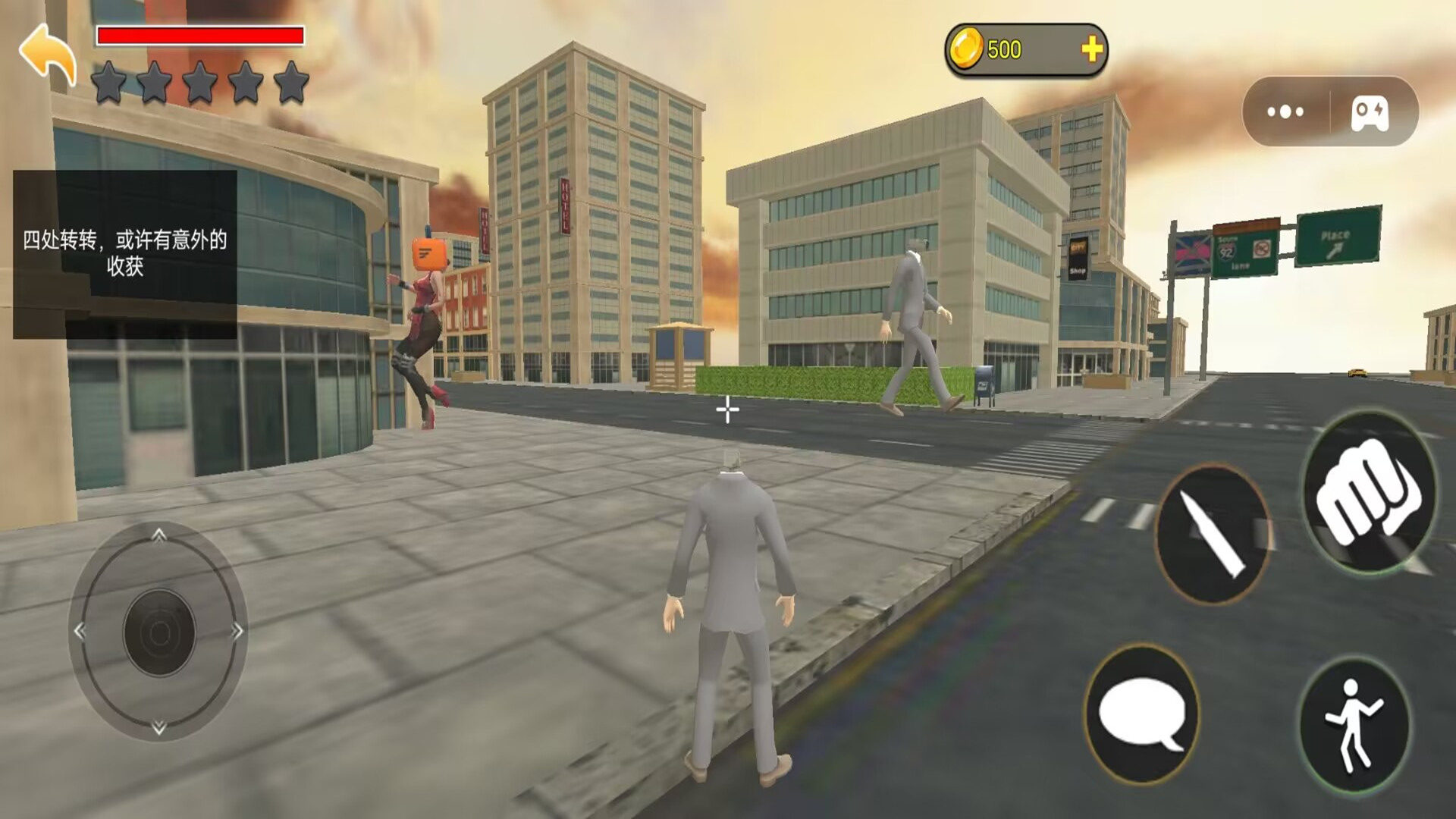Tap the speech bubble talk button
The image size is (1456, 819).
pyautogui.click(x=1142, y=714)
